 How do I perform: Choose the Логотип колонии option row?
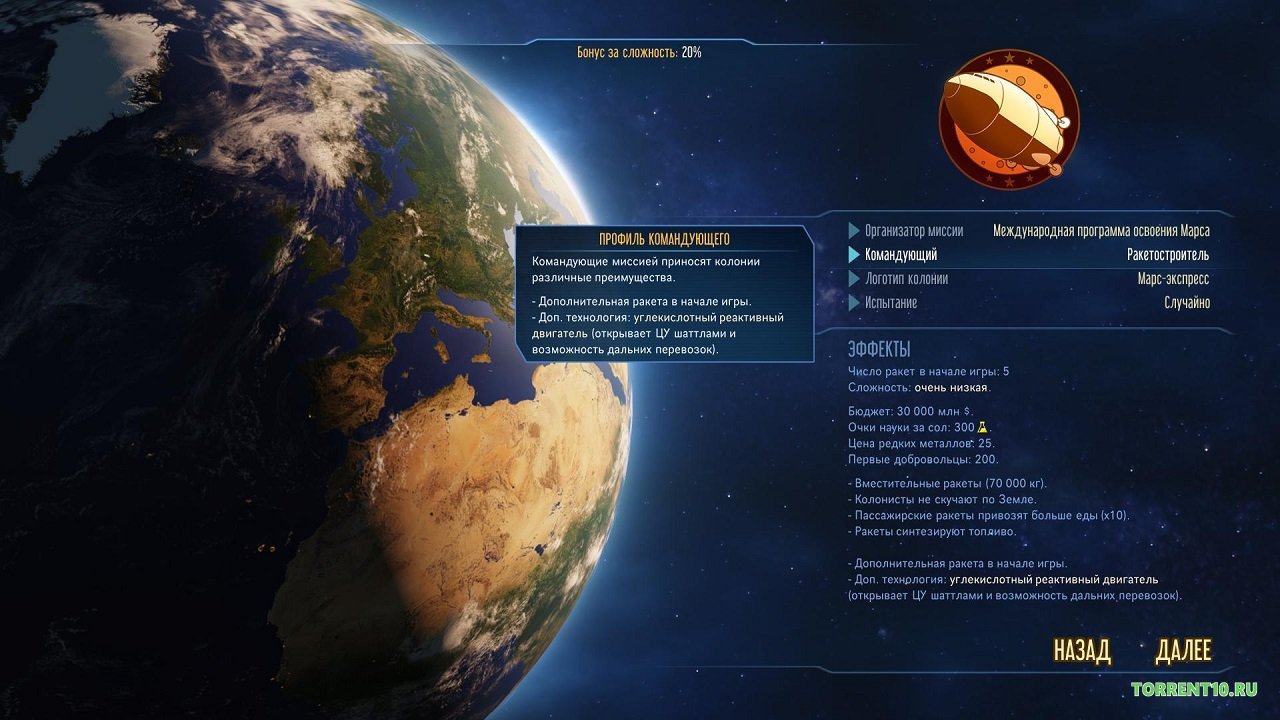click(1028, 279)
